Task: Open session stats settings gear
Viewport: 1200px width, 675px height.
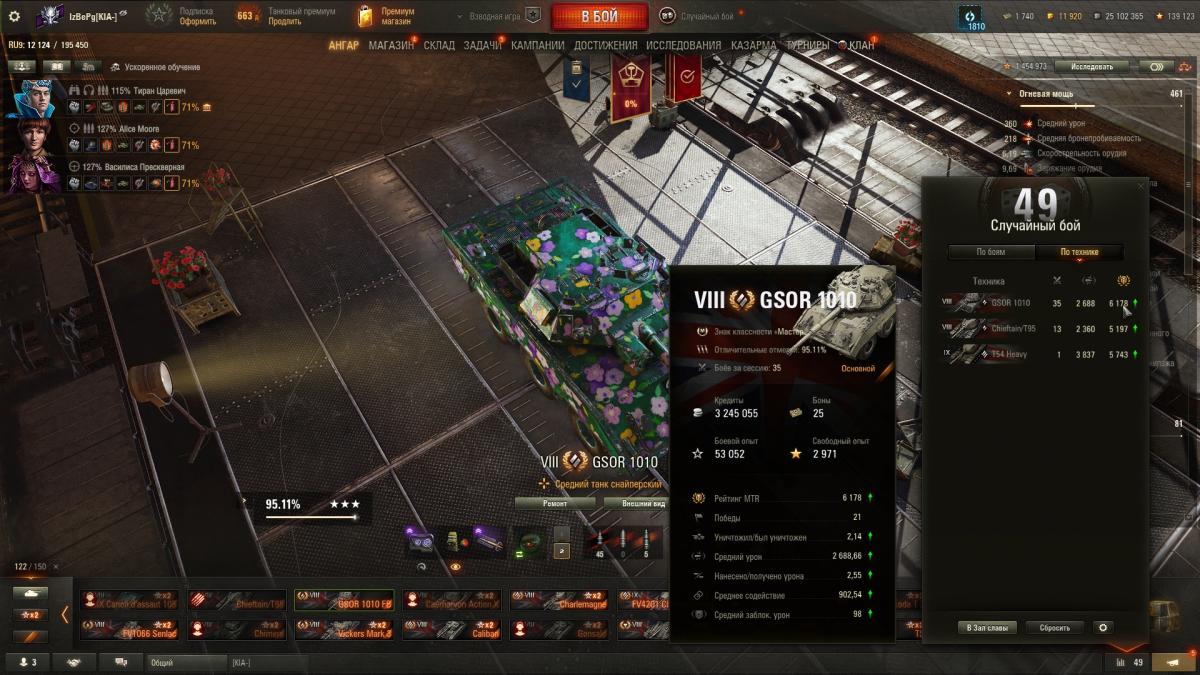Action: 1103,628
